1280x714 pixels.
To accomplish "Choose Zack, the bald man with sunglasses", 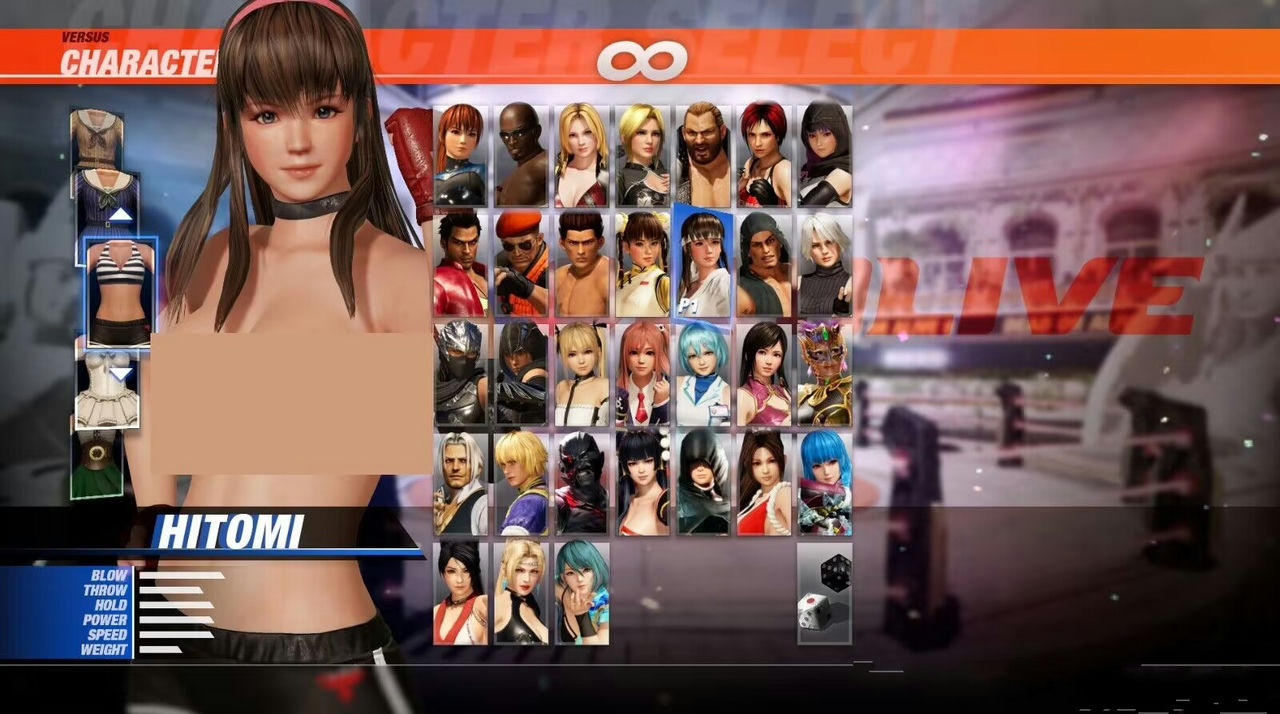I will pyautogui.click(x=521, y=155).
